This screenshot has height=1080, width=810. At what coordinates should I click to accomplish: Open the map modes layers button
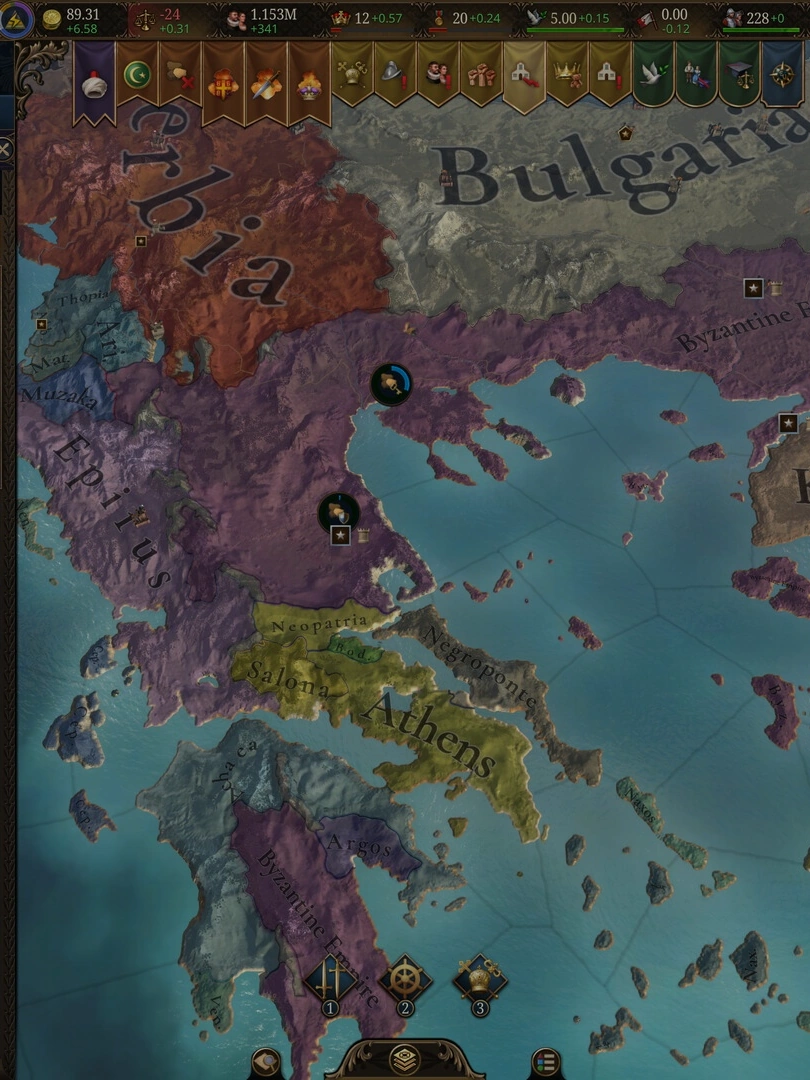[404, 1059]
